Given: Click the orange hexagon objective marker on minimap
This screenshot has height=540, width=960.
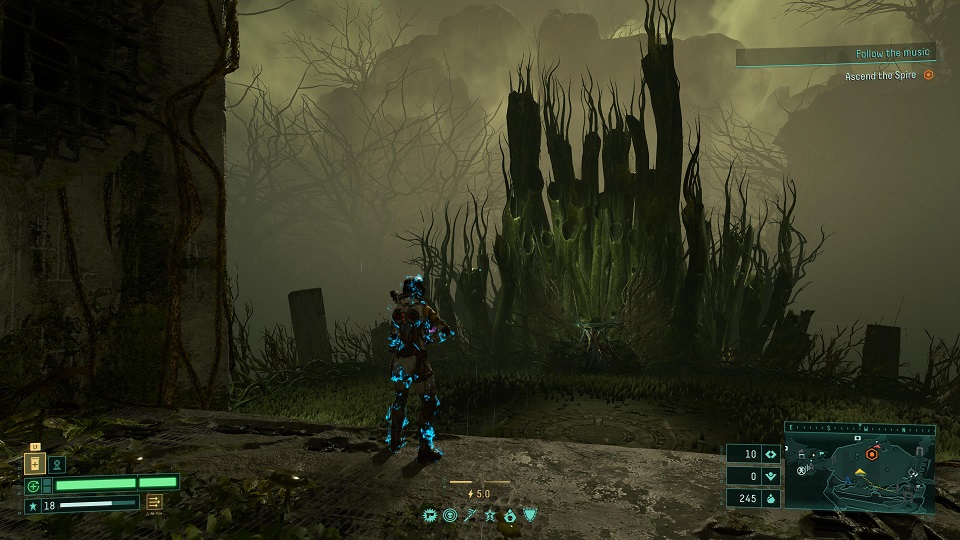Looking at the screenshot, I should pyautogui.click(x=872, y=453).
